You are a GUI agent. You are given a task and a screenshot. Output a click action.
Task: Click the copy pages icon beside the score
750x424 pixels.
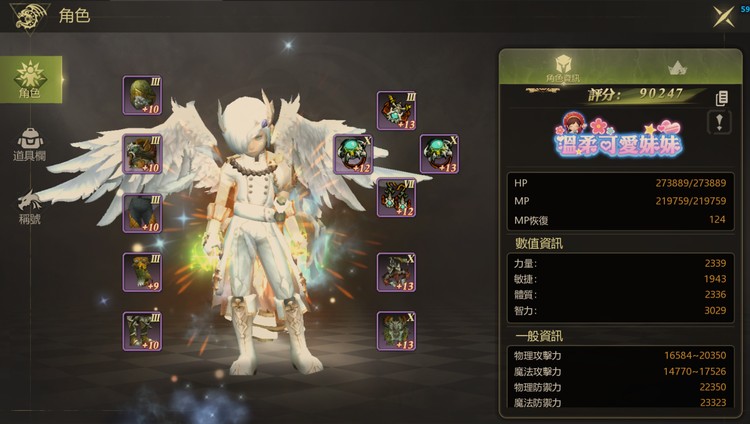click(x=721, y=97)
